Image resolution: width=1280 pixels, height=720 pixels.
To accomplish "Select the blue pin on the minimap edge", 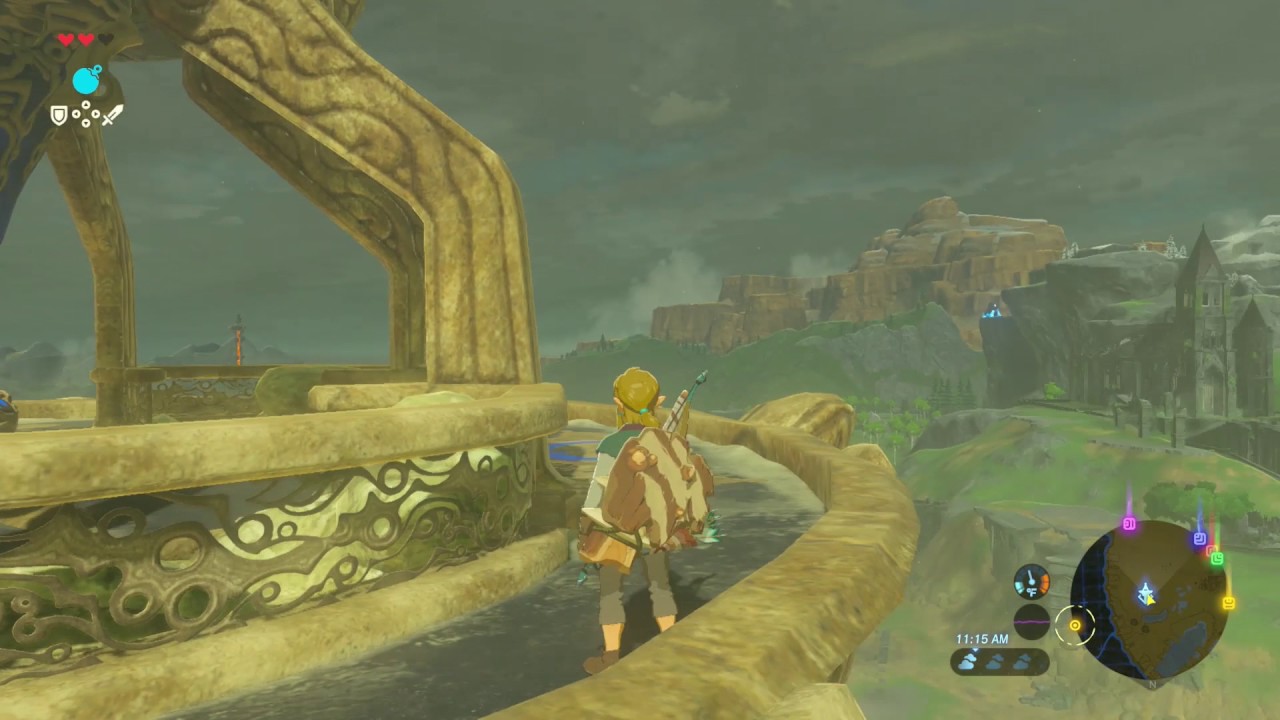I will [x=1199, y=538].
